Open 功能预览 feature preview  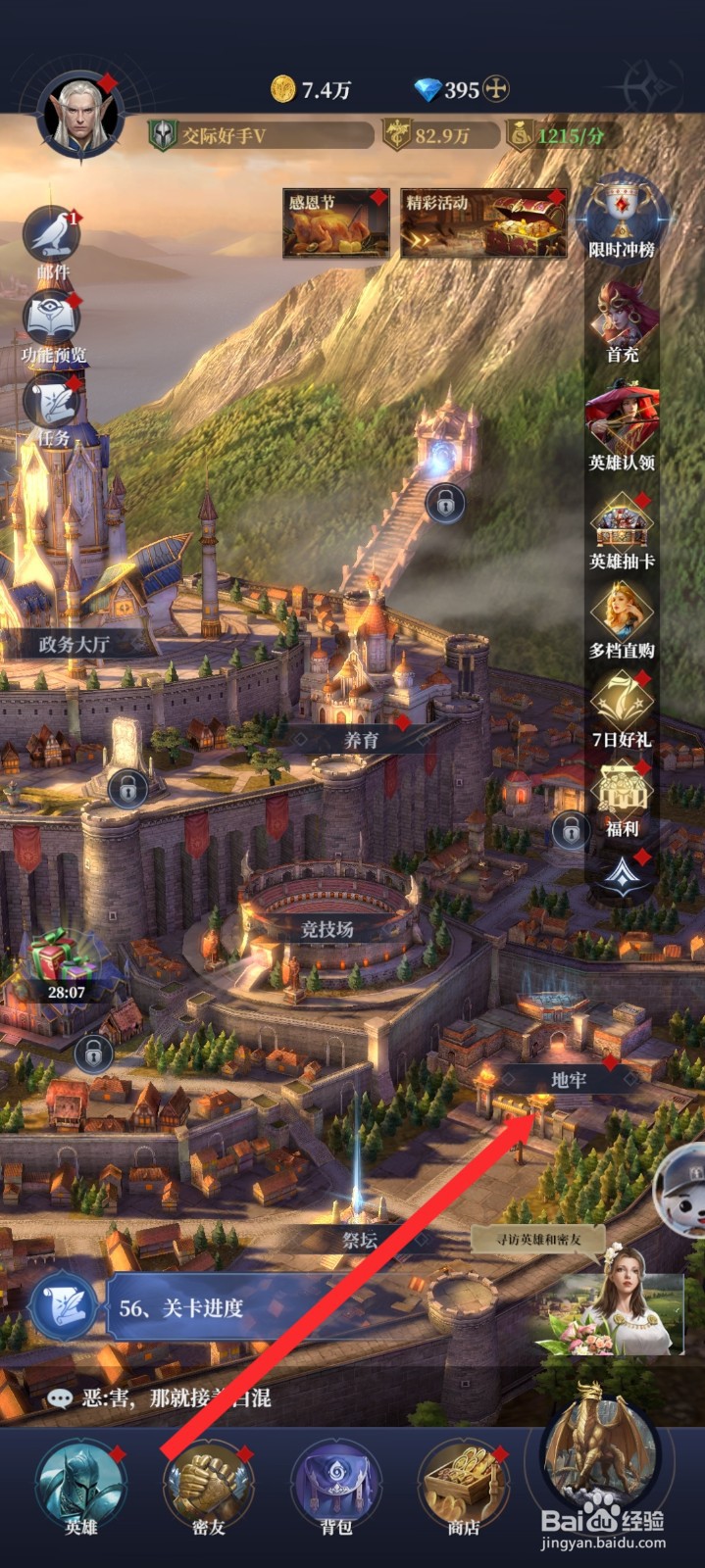[x=52, y=321]
